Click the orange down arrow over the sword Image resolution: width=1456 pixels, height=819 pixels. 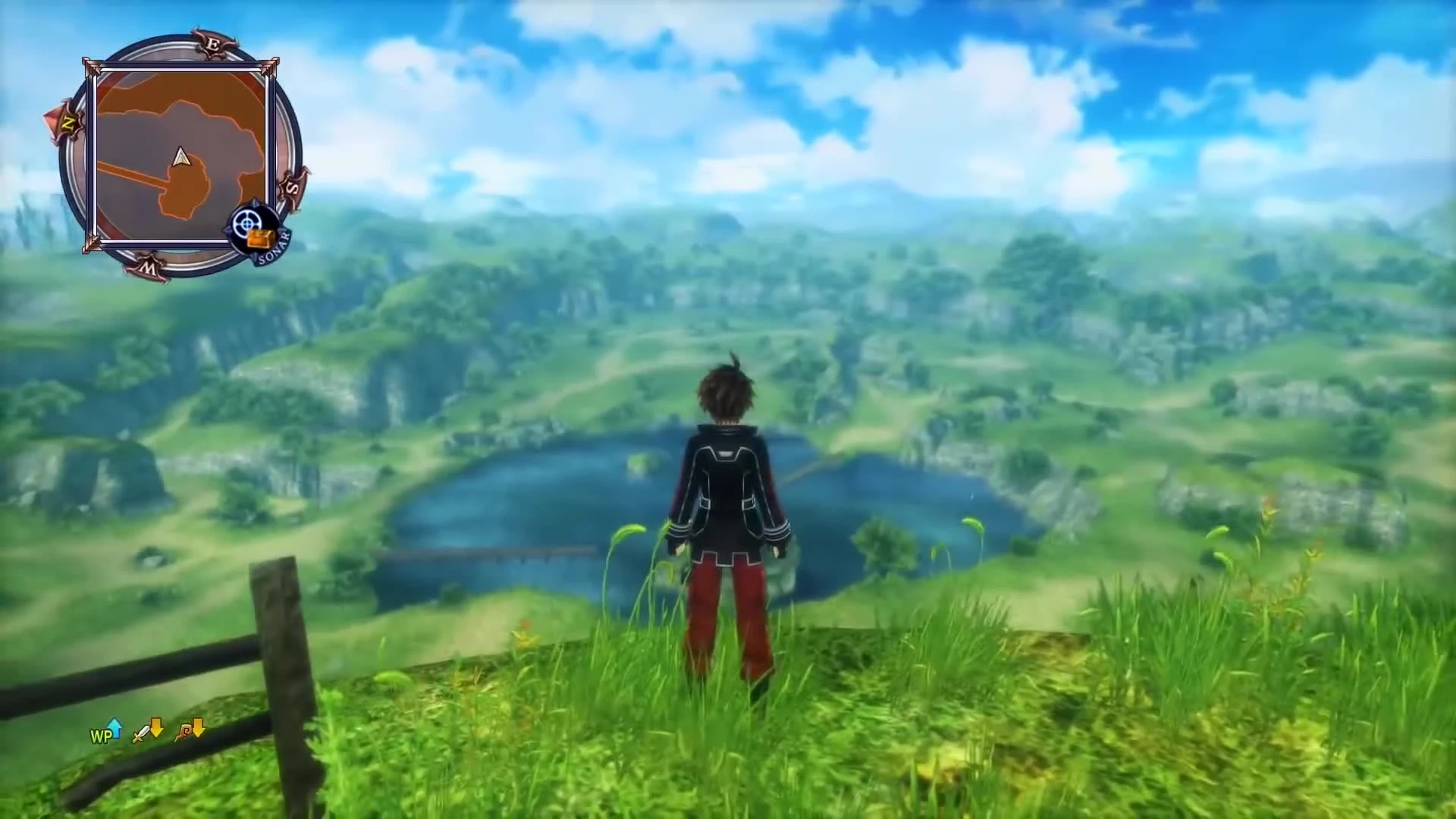point(157,729)
